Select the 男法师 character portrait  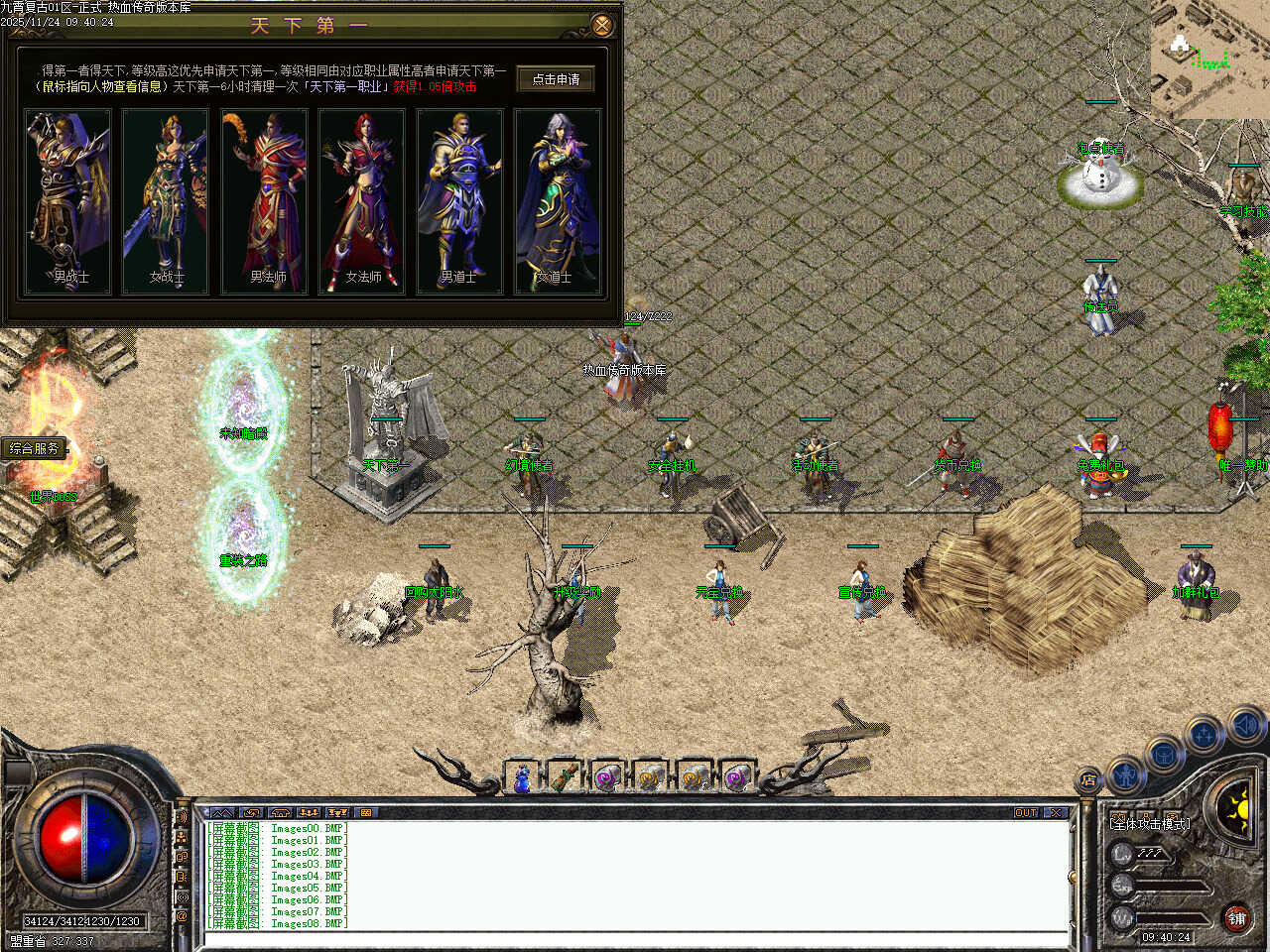click(x=264, y=201)
